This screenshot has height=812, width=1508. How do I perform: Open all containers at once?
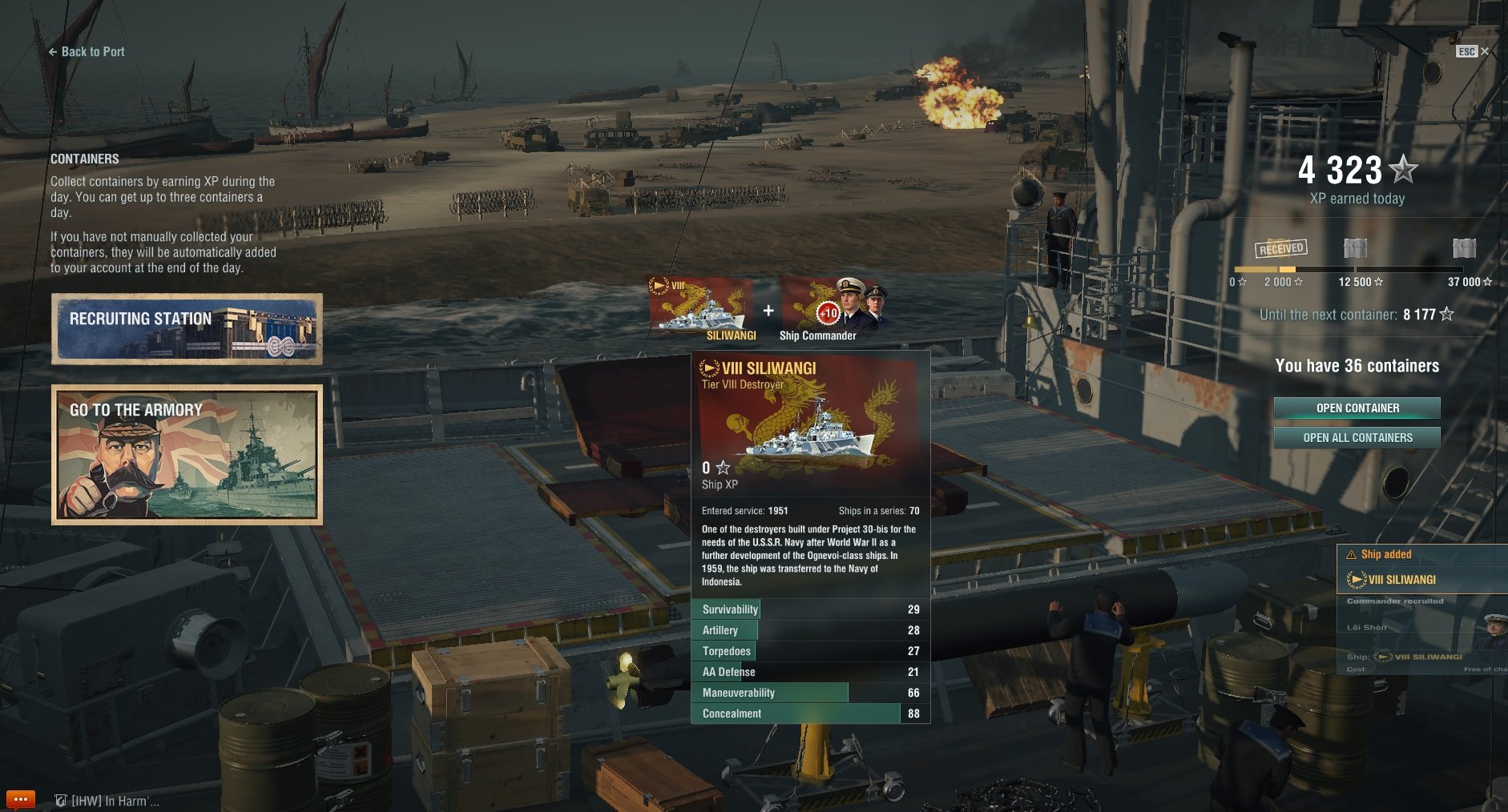click(1357, 438)
